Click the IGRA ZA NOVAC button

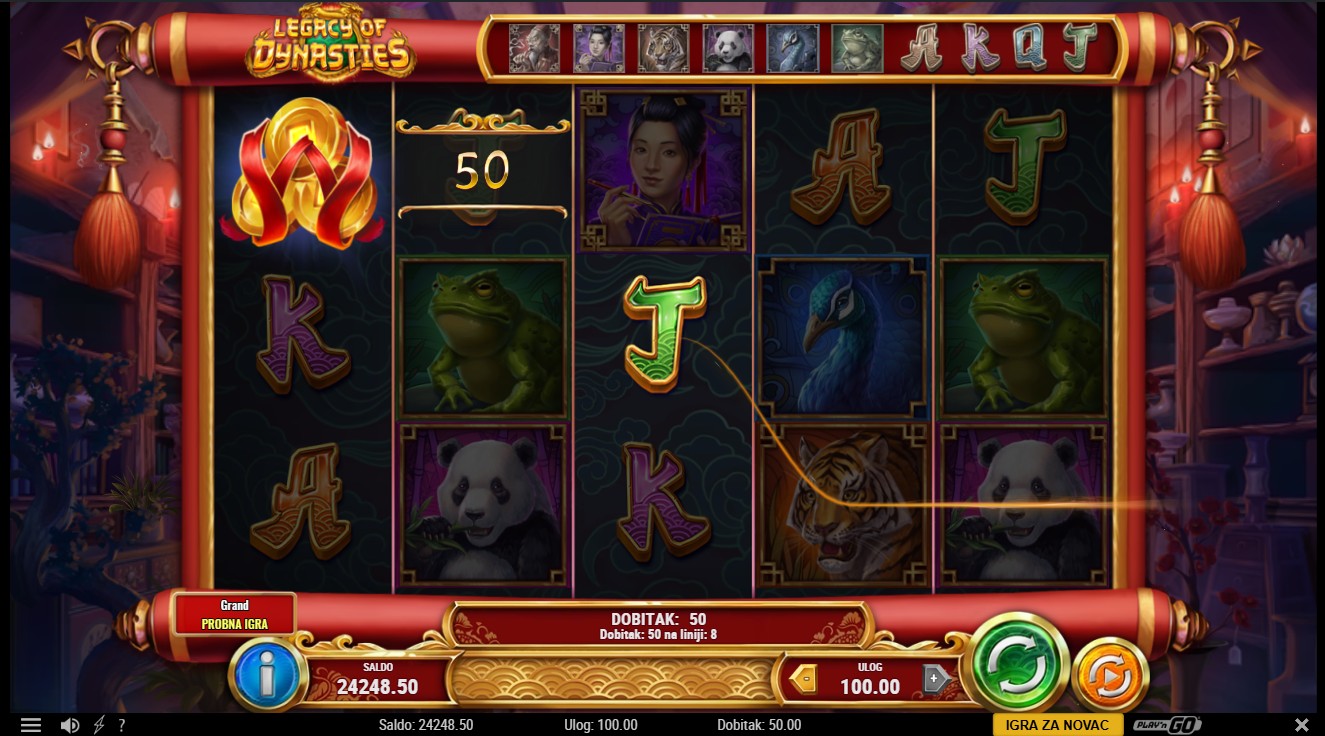1057,725
